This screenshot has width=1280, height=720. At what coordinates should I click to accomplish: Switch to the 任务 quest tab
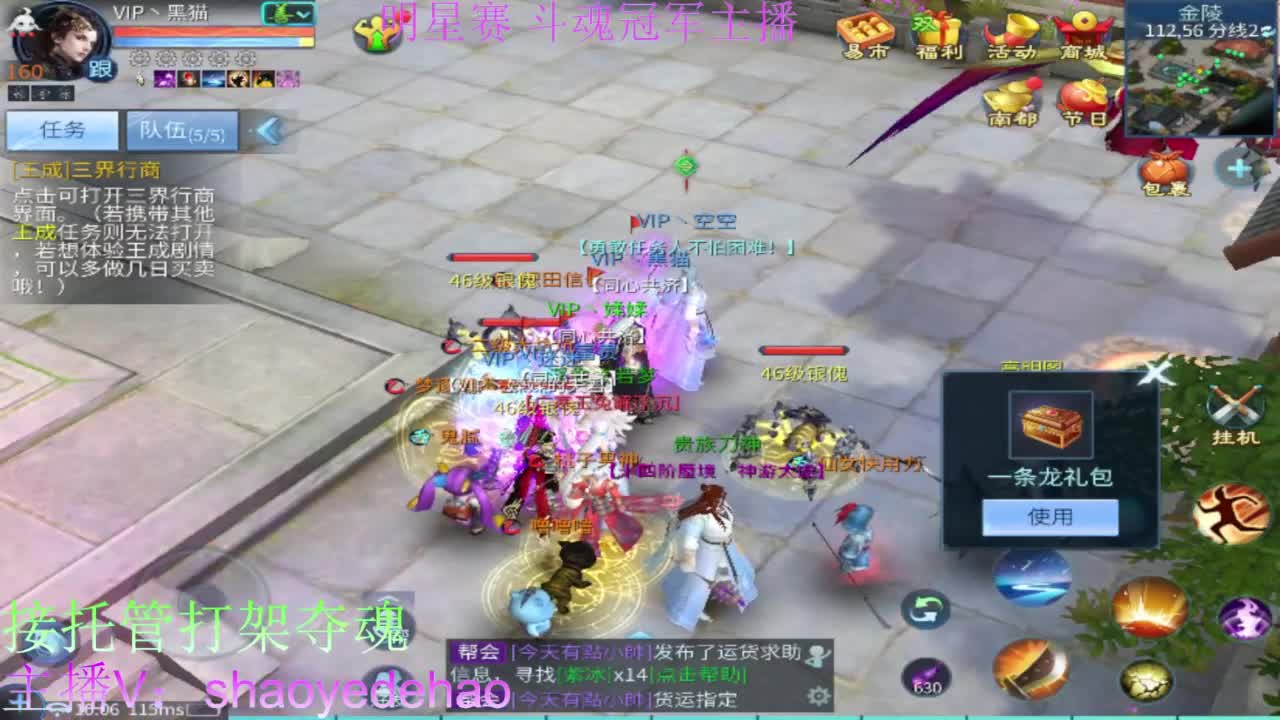(62, 130)
